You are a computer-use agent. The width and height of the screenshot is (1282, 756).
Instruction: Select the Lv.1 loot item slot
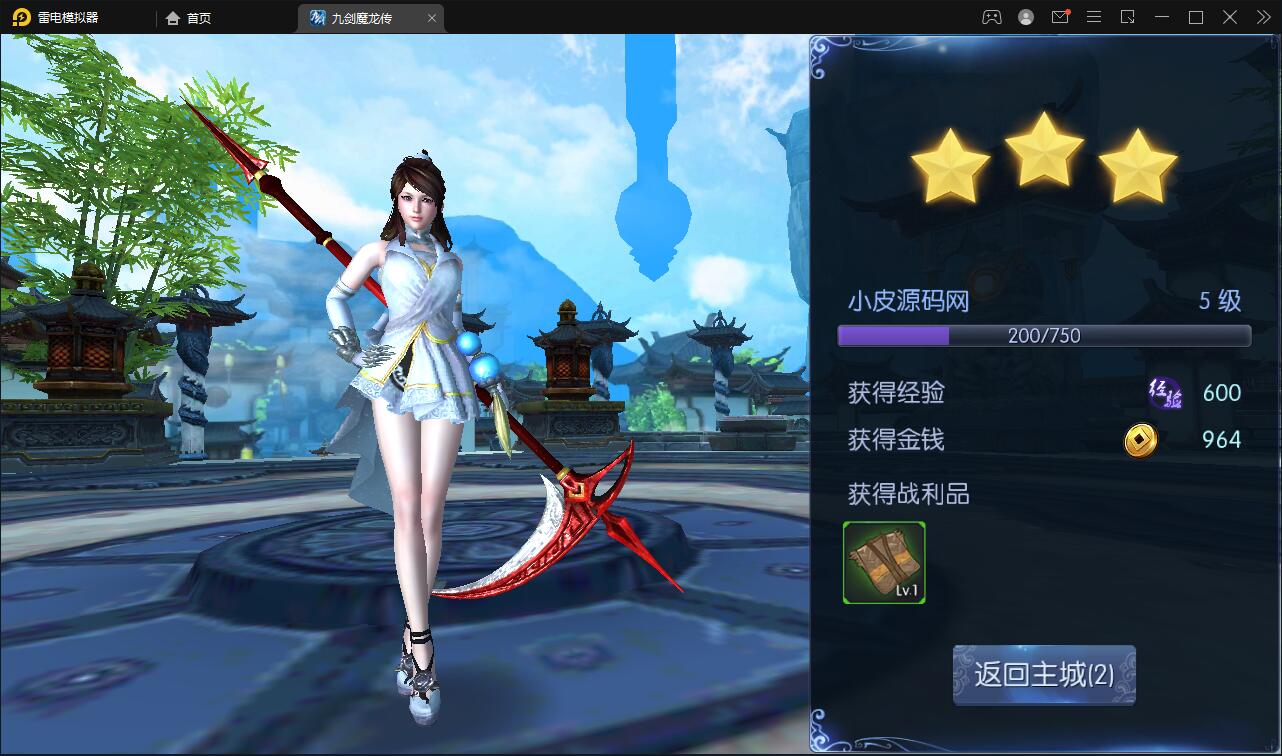[x=884, y=563]
